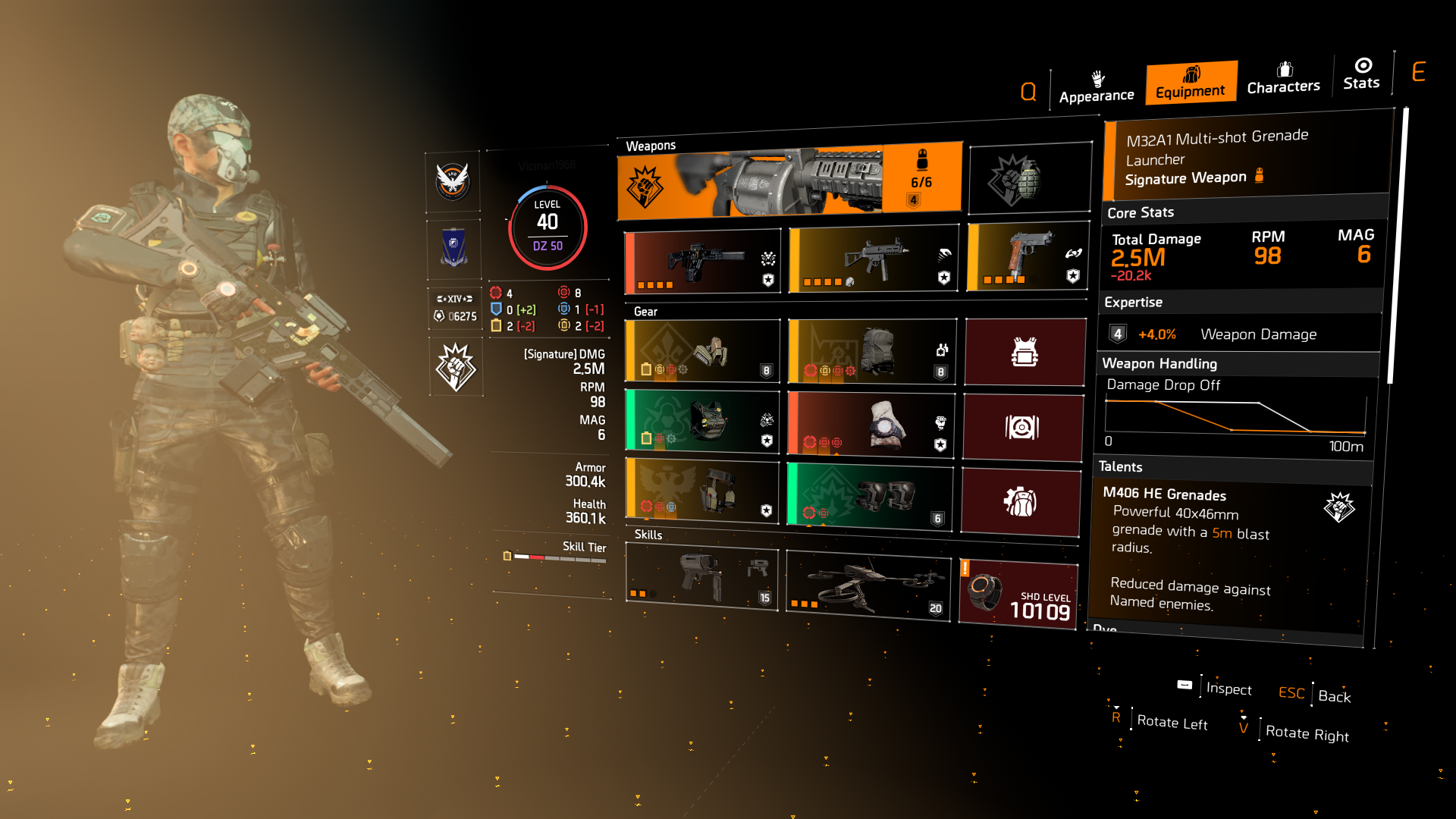
Task: Open the chem launcher skill slot
Action: pos(701,579)
